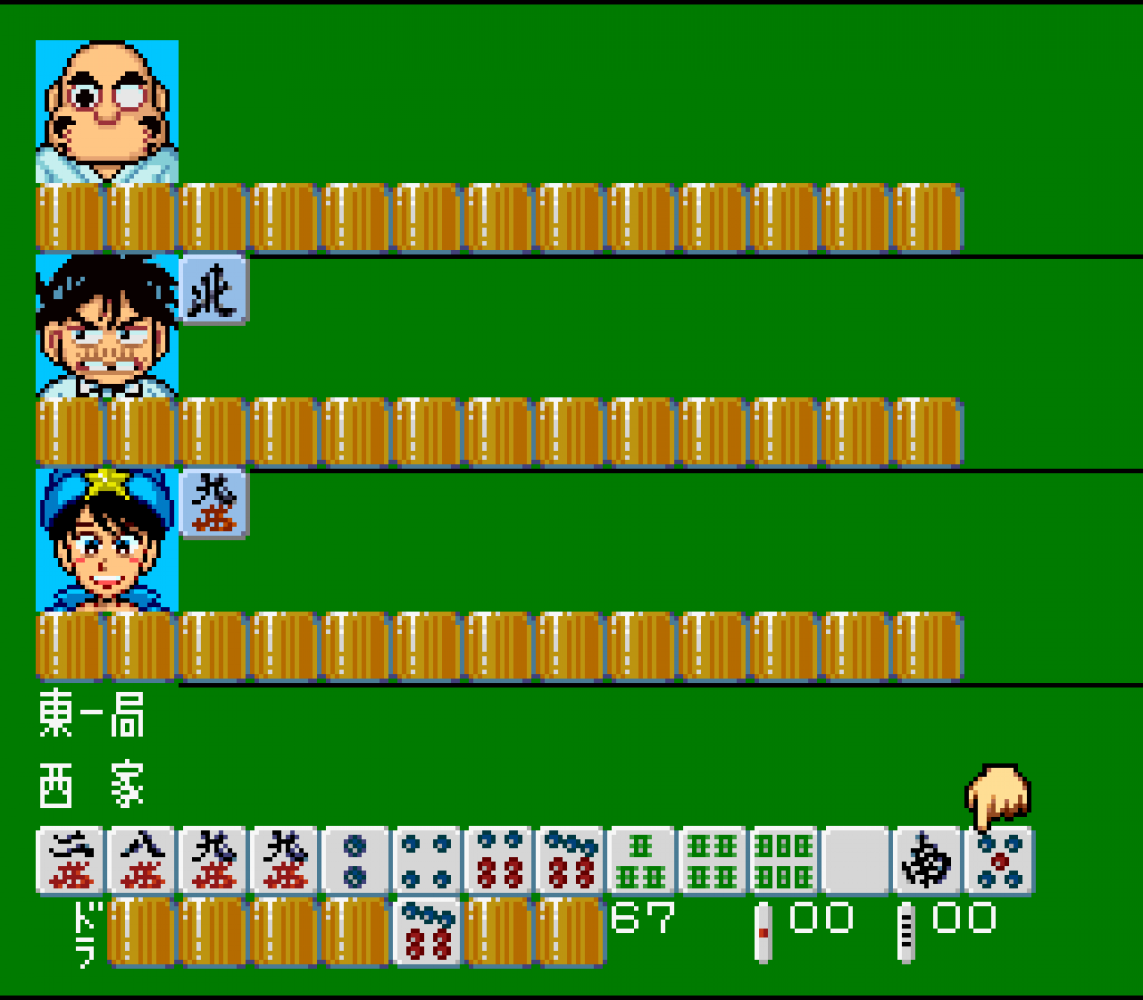
Task: Choose the six of circles tile
Action: point(499,860)
